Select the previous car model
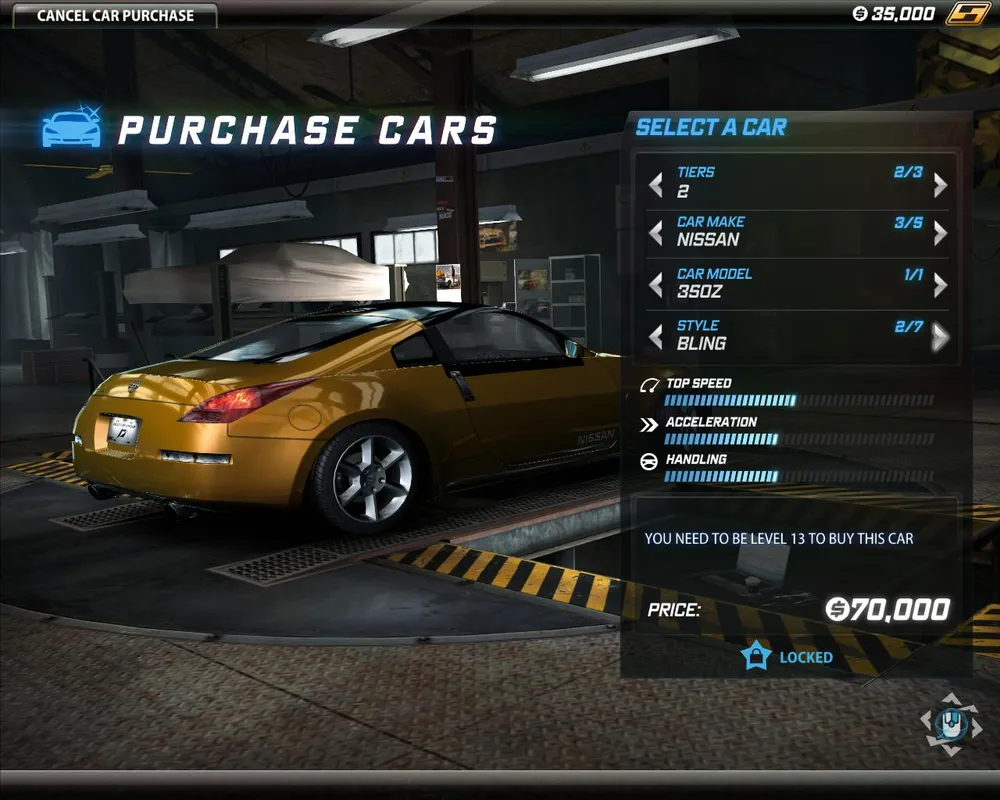The image size is (1000, 800). click(x=656, y=286)
